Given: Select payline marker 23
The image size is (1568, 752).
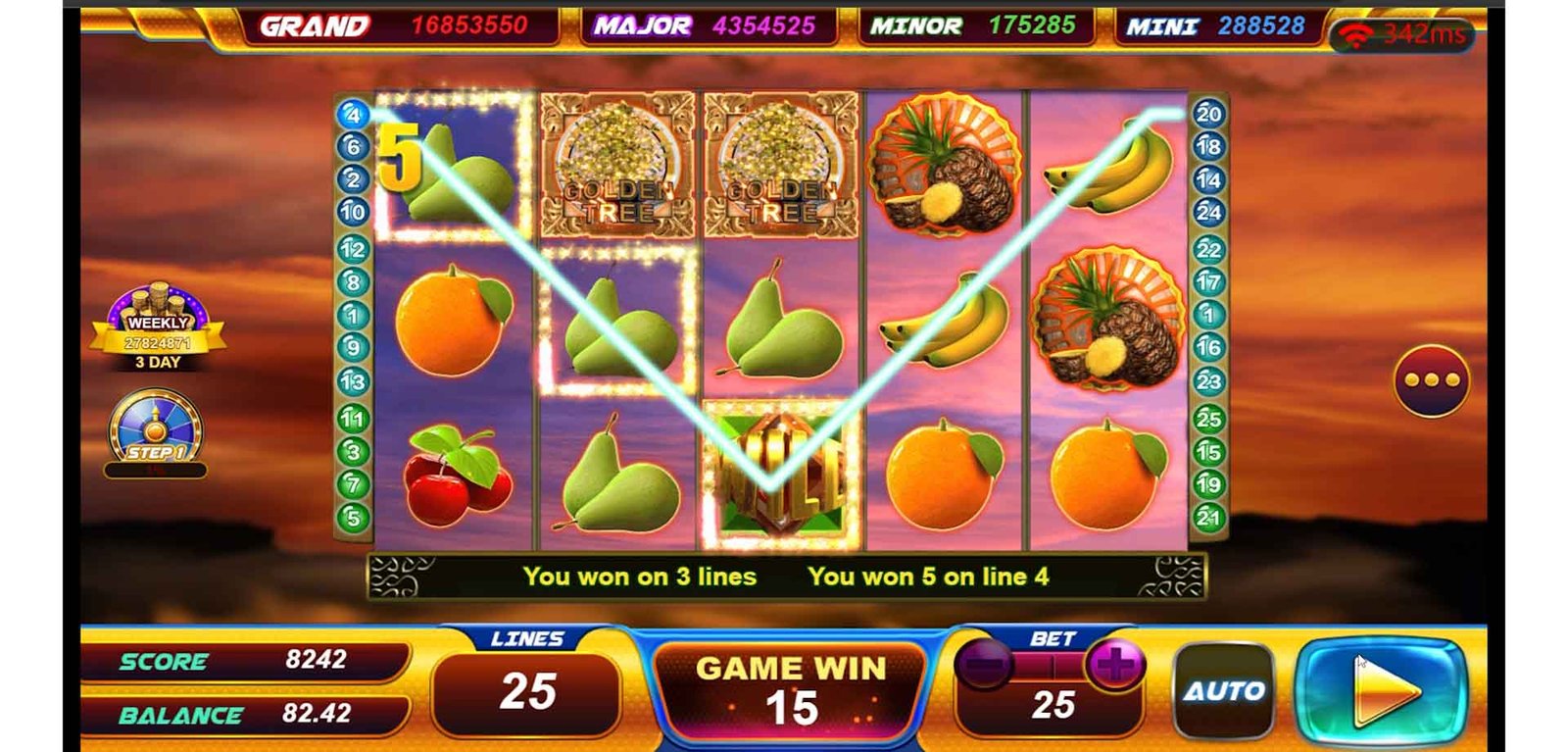Looking at the screenshot, I should (1208, 380).
